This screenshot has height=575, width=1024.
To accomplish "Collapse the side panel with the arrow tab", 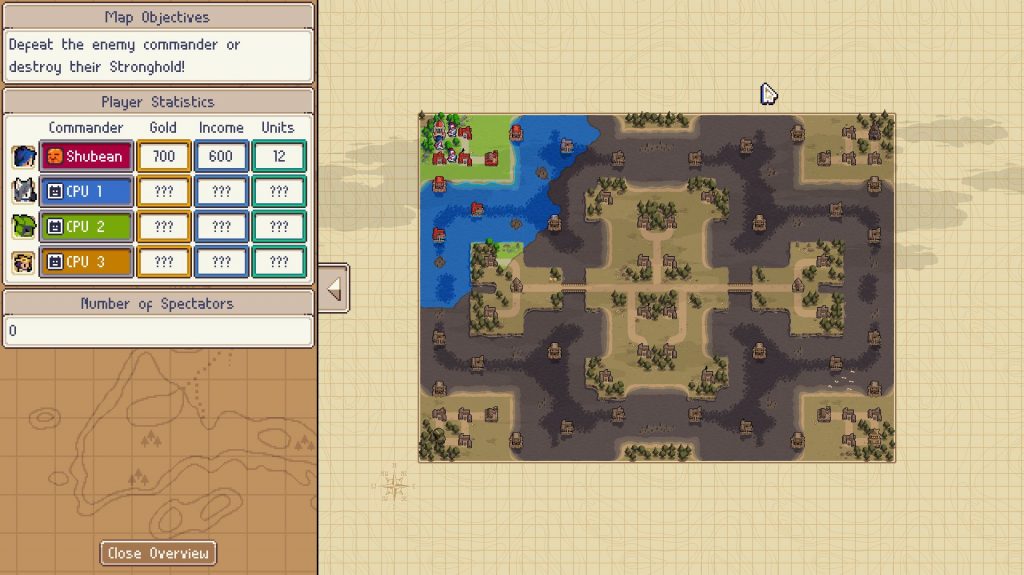I will tap(334, 289).
